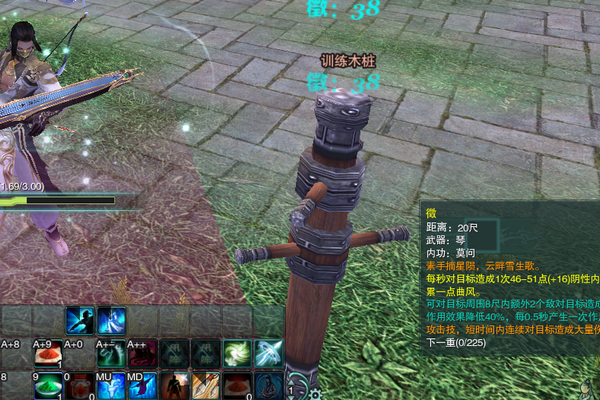This screenshot has width=600, height=400.
Task: Use the blue spinning dancer skill
Action: [x=112, y=321]
